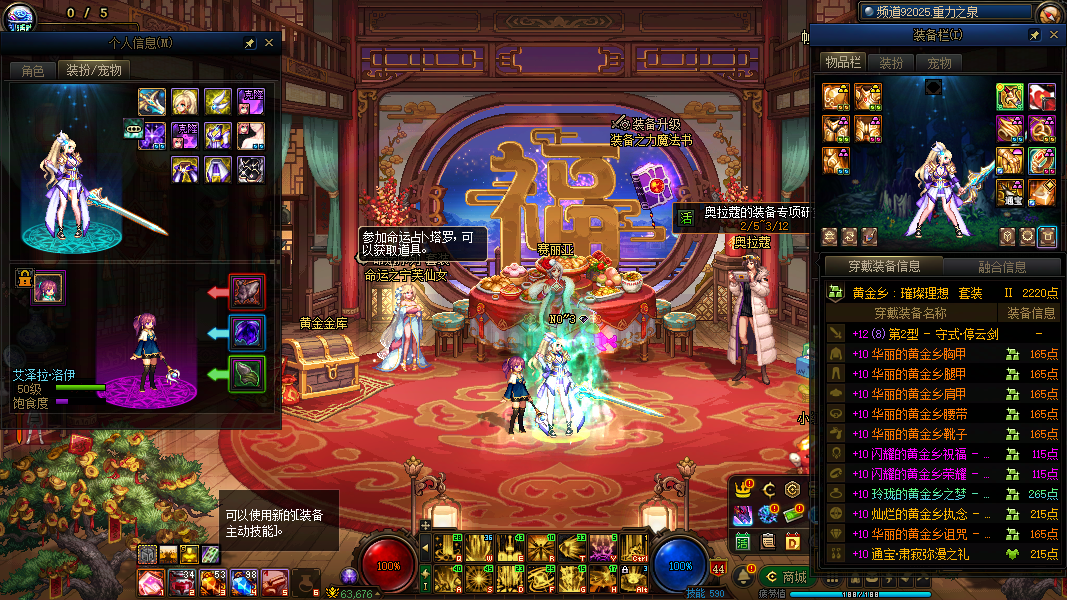Image resolution: width=1067 pixels, height=600 pixels.
Task: Select the 物品栏 inventory tab
Action: pyautogui.click(x=842, y=62)
